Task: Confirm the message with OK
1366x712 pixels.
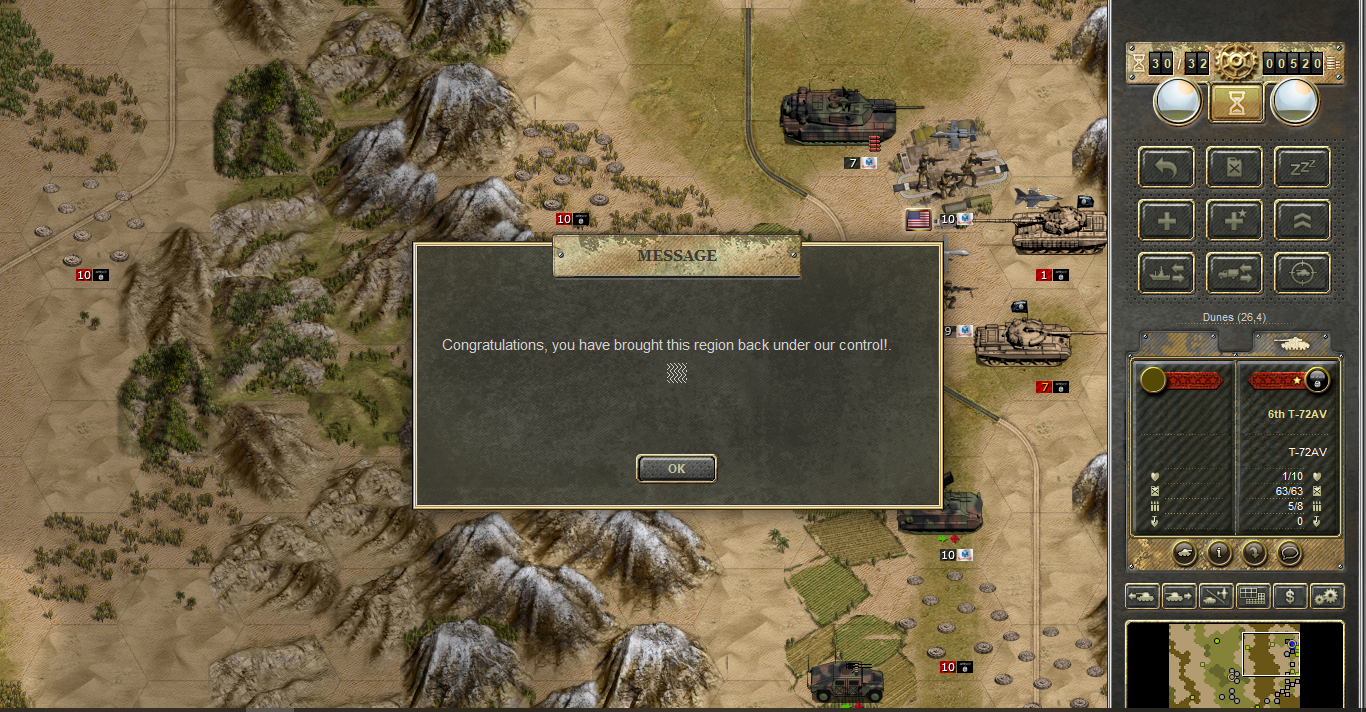Action: pyautogui.click(x=676, y=468)
